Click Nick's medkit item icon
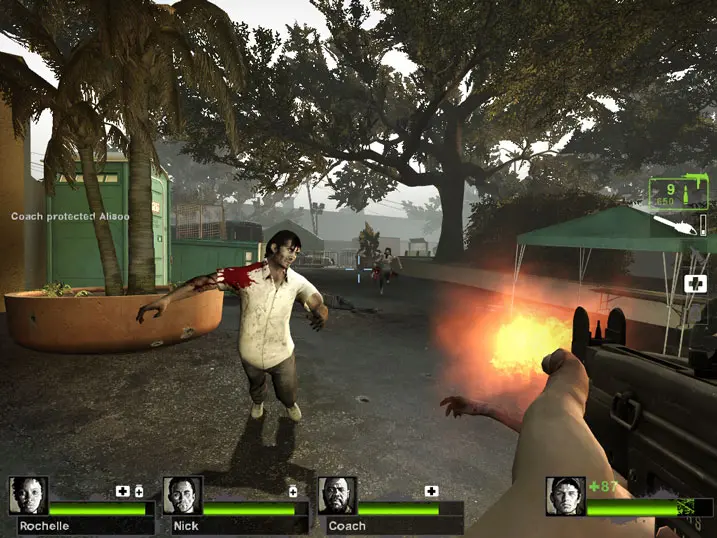The height and width of the screenshot is (538, 717). tap(293, 491)
